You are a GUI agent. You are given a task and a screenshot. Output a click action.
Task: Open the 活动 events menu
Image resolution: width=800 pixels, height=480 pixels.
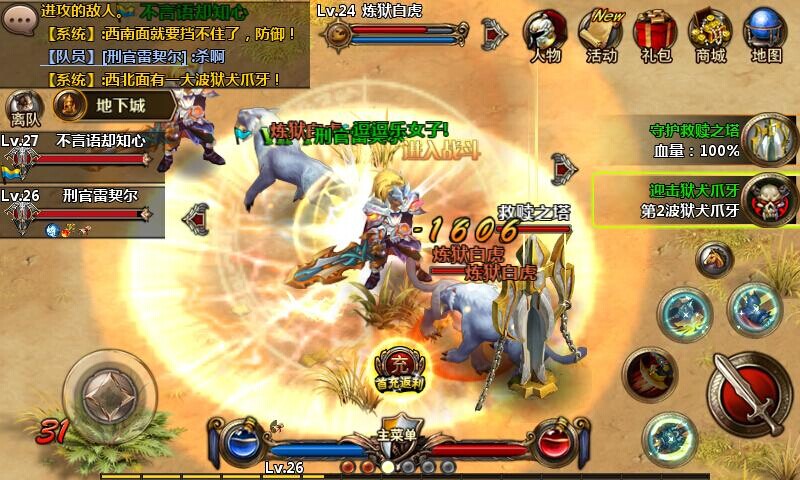pyautogui.click(x=601, y=34)
